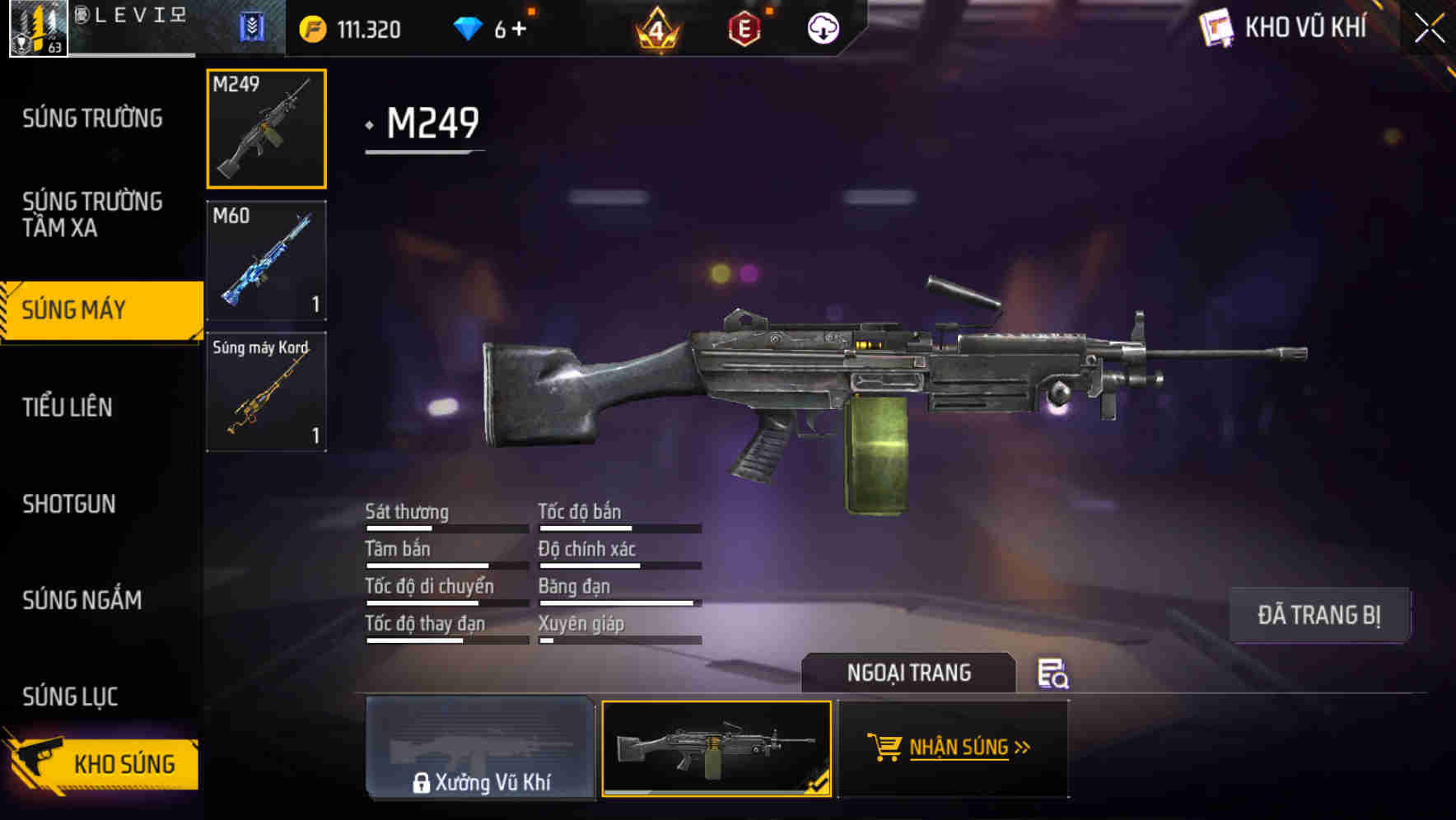Viewport: 1456px width, 820px height.
Task: Click the ĐÃ TRANG BỊ button
Action: [x=1319, y=615]
